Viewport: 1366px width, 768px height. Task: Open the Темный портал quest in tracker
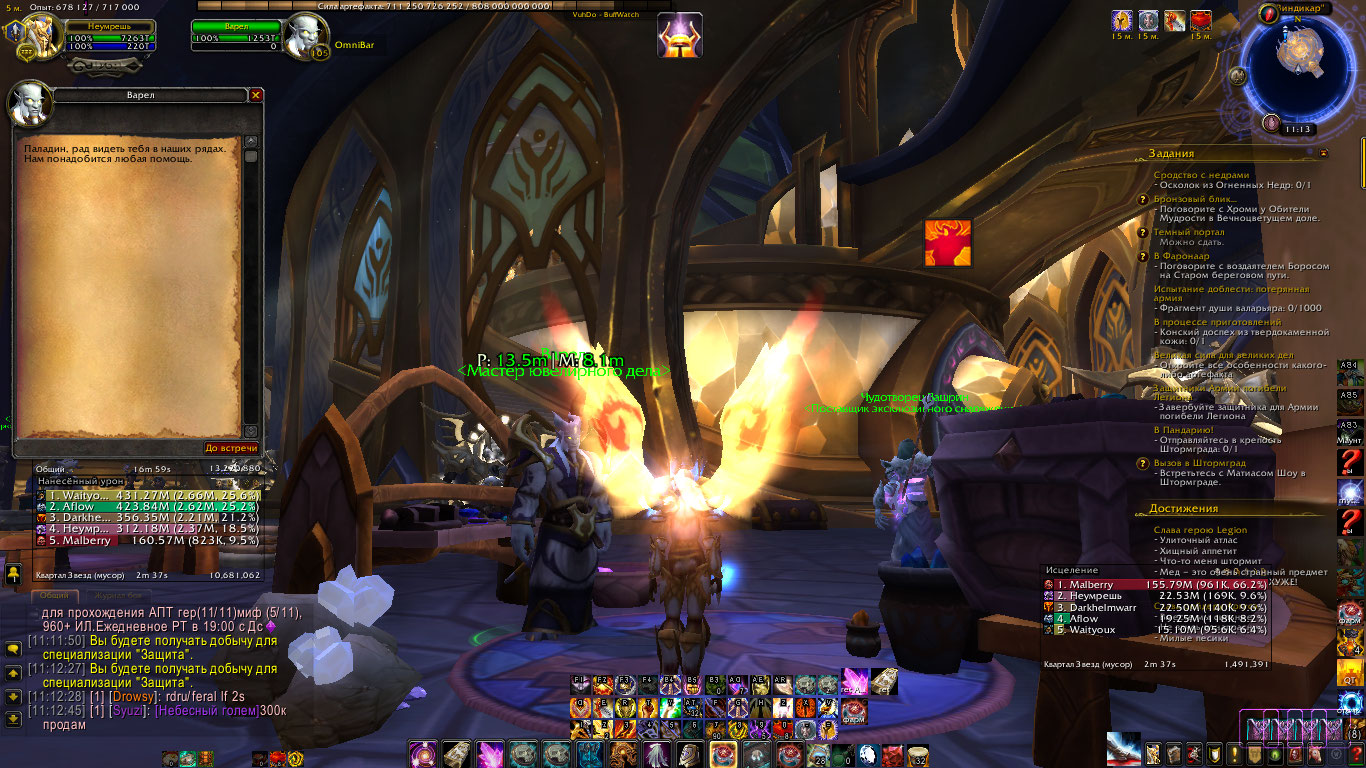point(1188,232)
